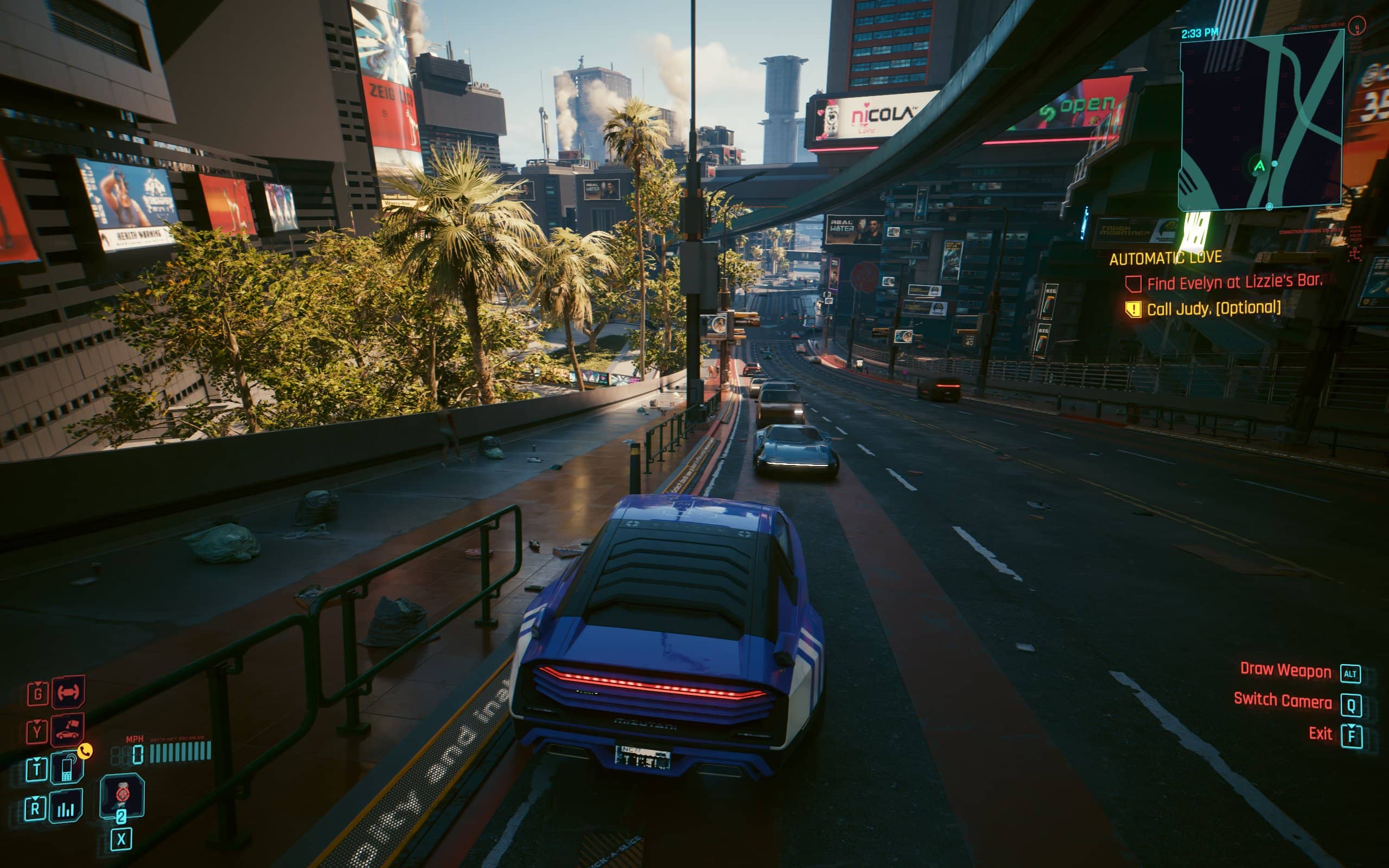1389x868 pixels.
Task: Choose the Draw Weapon action
Action: [x=1285, y=671]
